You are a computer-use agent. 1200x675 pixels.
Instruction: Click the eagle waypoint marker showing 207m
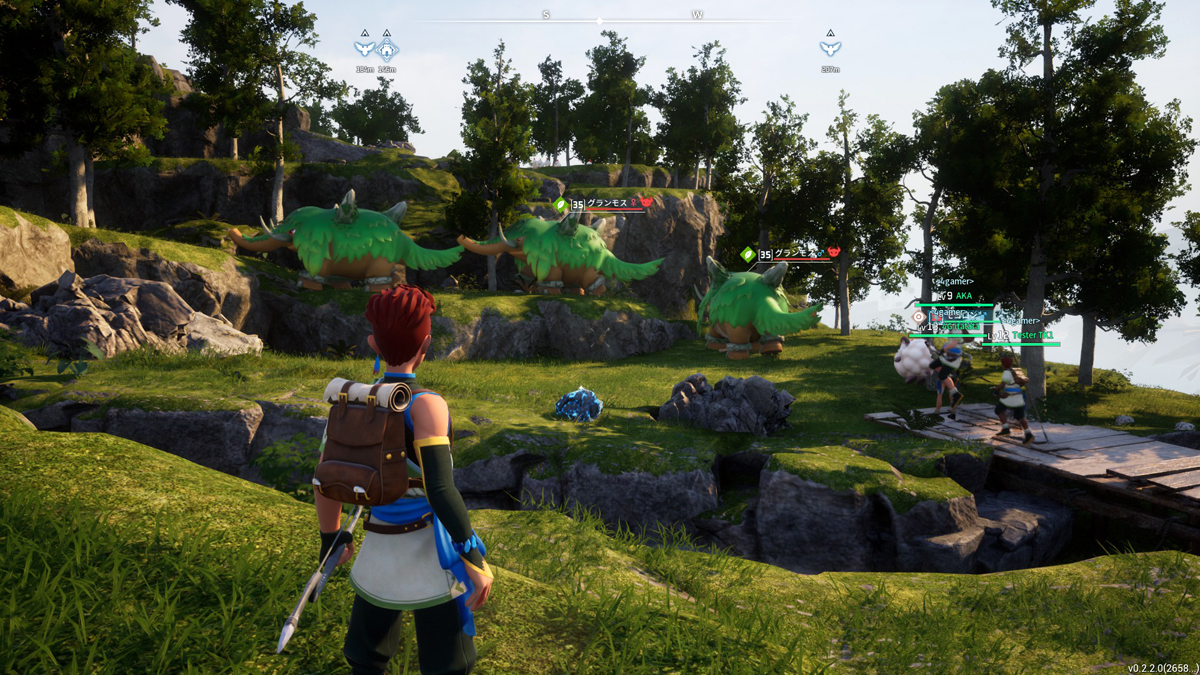coord(829,47)
